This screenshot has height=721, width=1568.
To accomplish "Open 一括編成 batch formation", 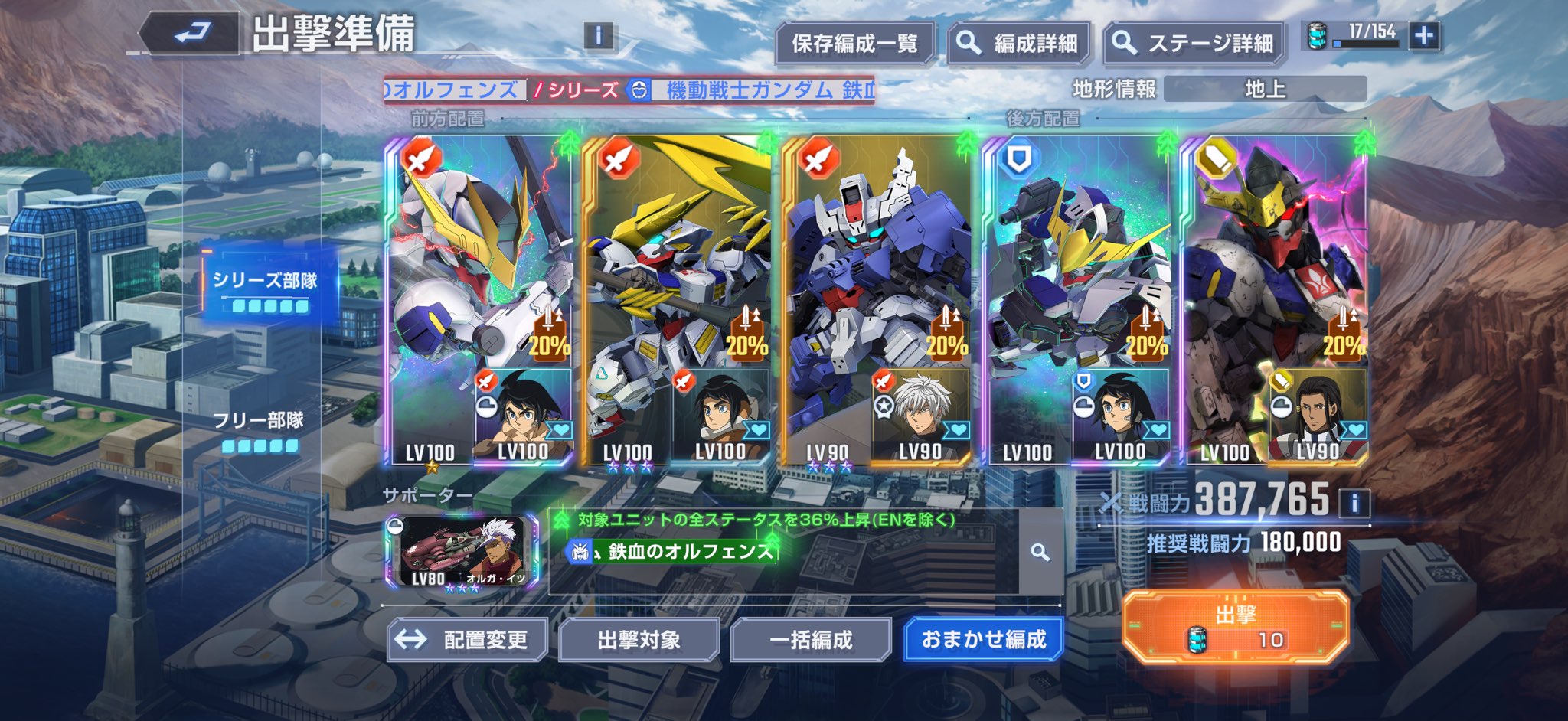I will tap(811, 640).
